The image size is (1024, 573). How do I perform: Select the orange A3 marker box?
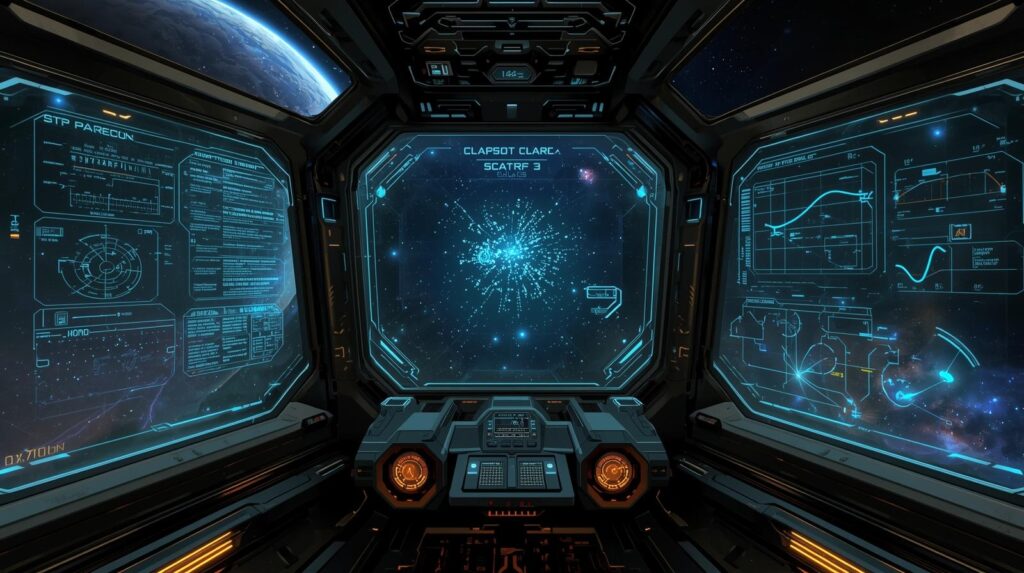click(959, 232)
